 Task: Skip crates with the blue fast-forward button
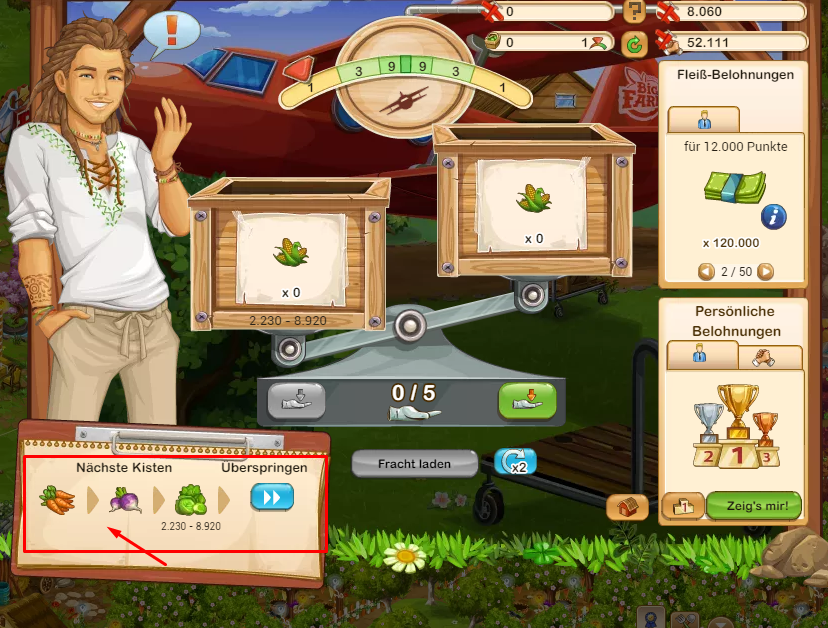coord(271,497)
